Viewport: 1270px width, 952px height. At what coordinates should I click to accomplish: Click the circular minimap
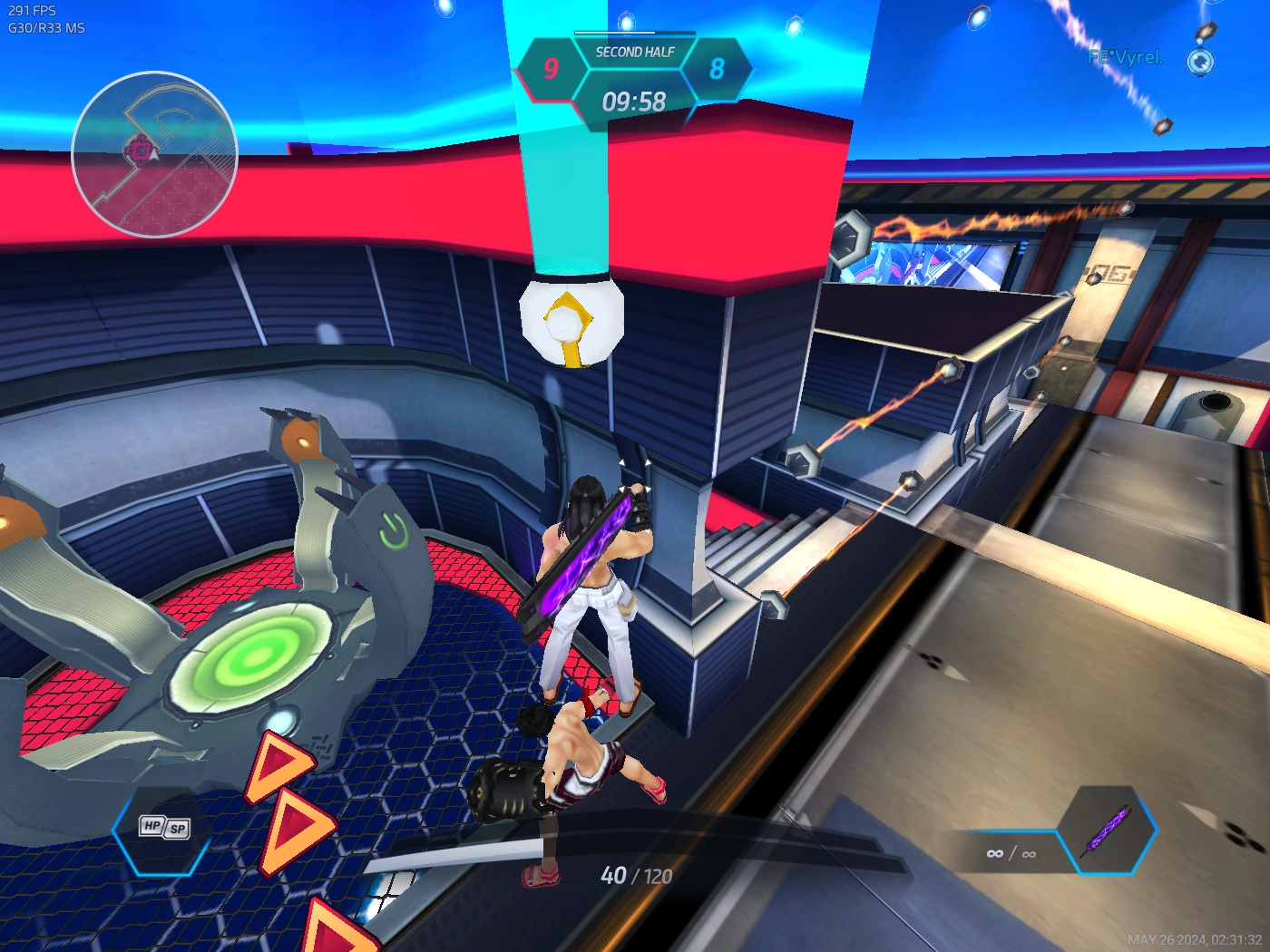pos(154,154)
